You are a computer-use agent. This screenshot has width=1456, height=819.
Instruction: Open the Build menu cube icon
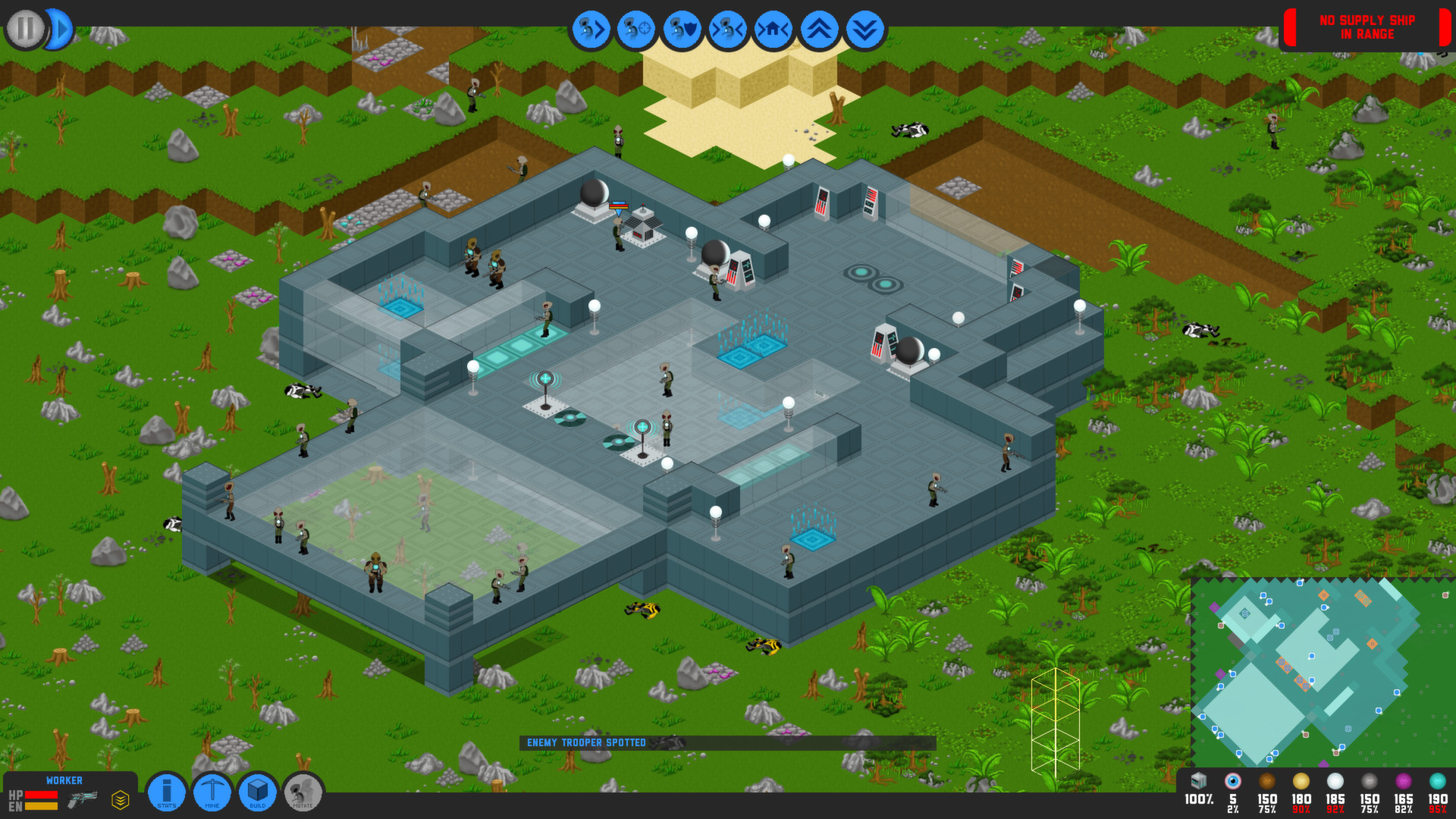[x=257, y=792]
